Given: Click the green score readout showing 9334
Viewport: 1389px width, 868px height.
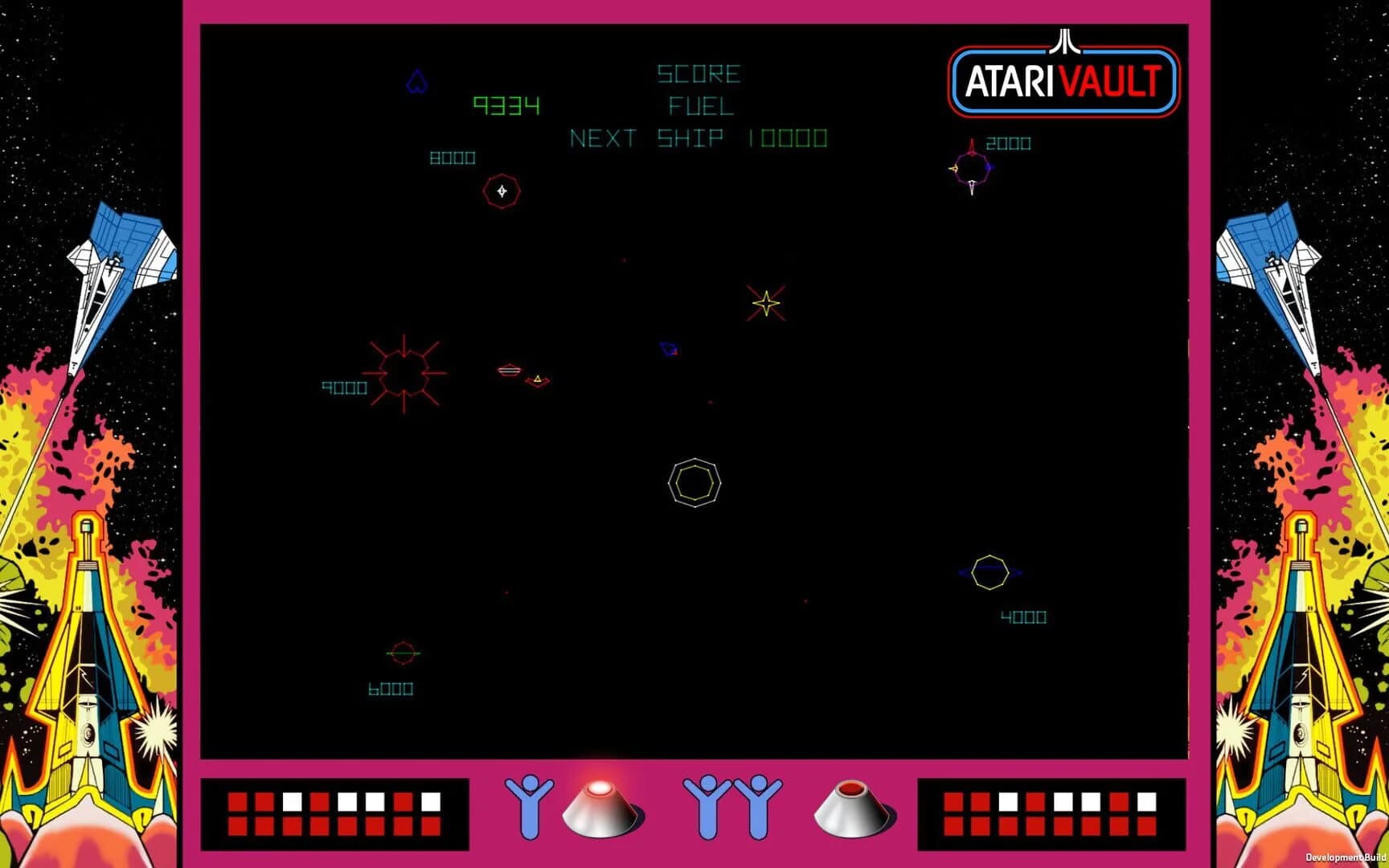Looking at the screenshot, I should pos(506,104).
